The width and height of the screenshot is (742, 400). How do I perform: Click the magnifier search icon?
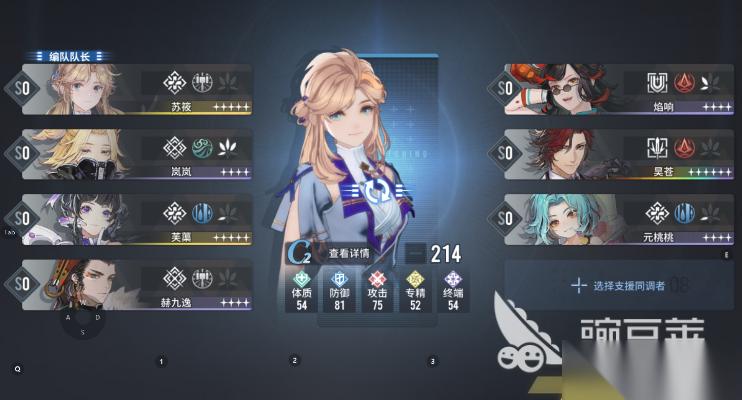pos(18,368)
